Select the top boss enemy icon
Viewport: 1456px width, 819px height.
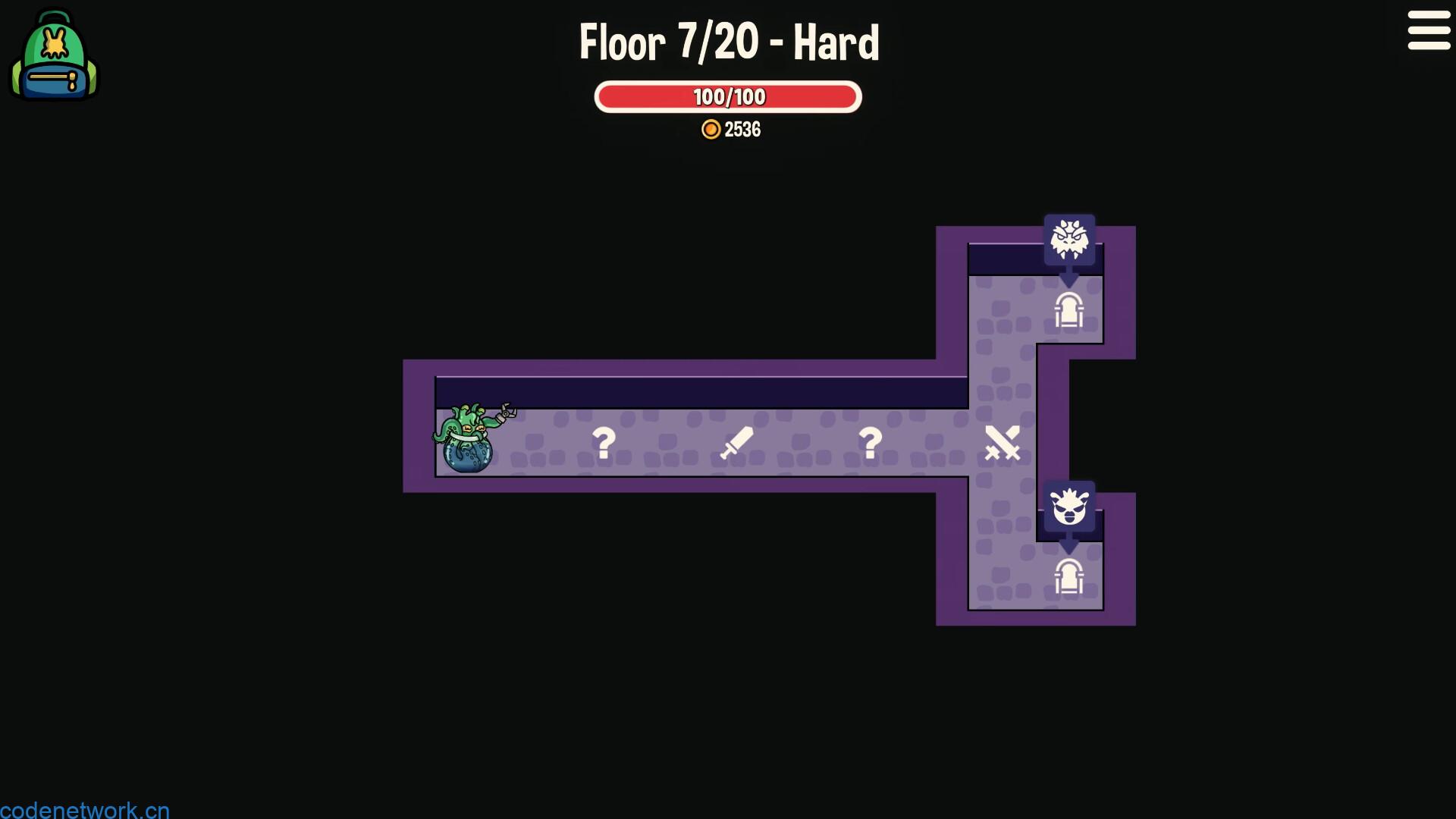point(1071,240)
